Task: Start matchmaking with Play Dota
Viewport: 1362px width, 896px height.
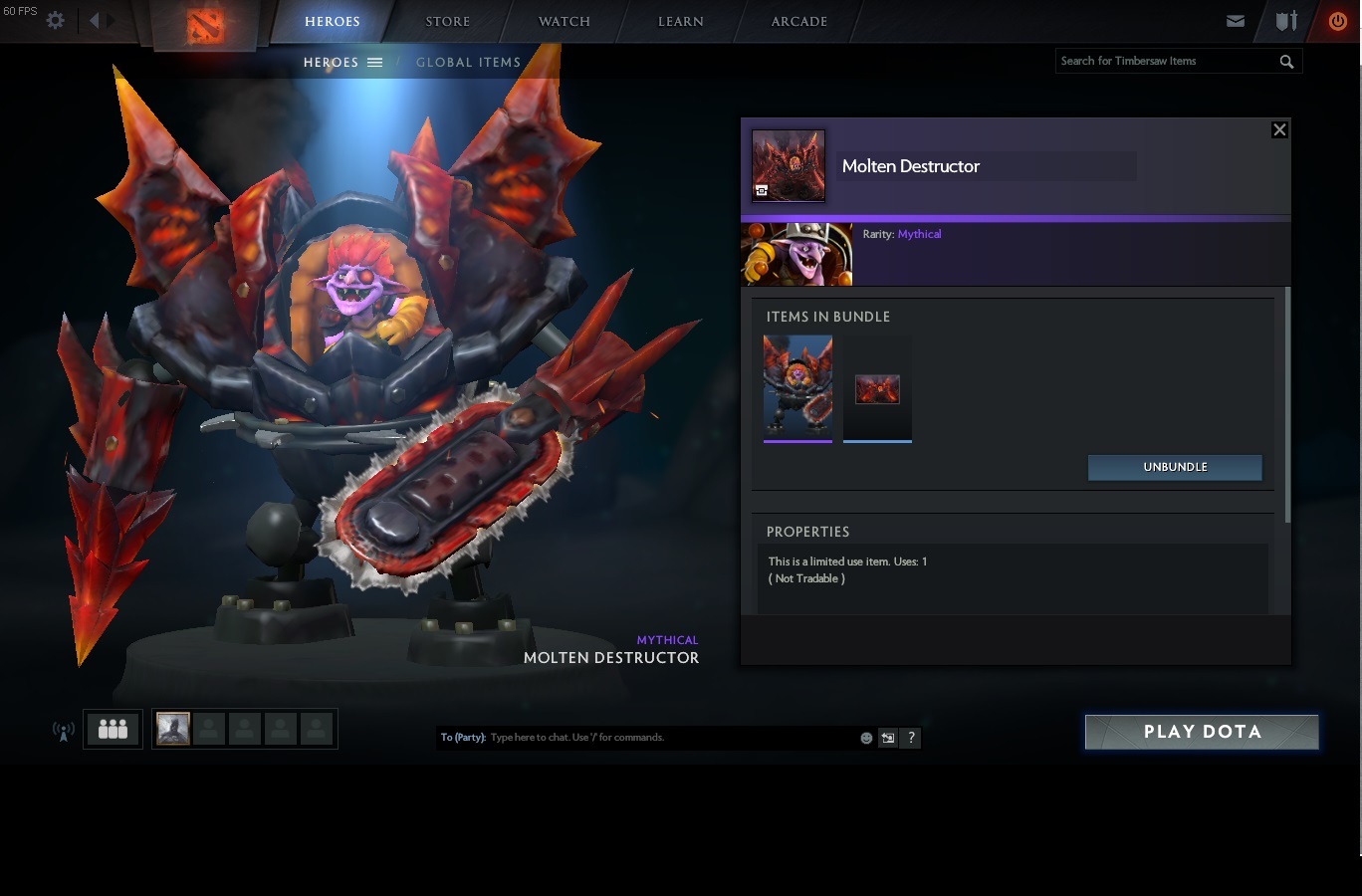Action: pyautogui.click(x=1202, y=732)
